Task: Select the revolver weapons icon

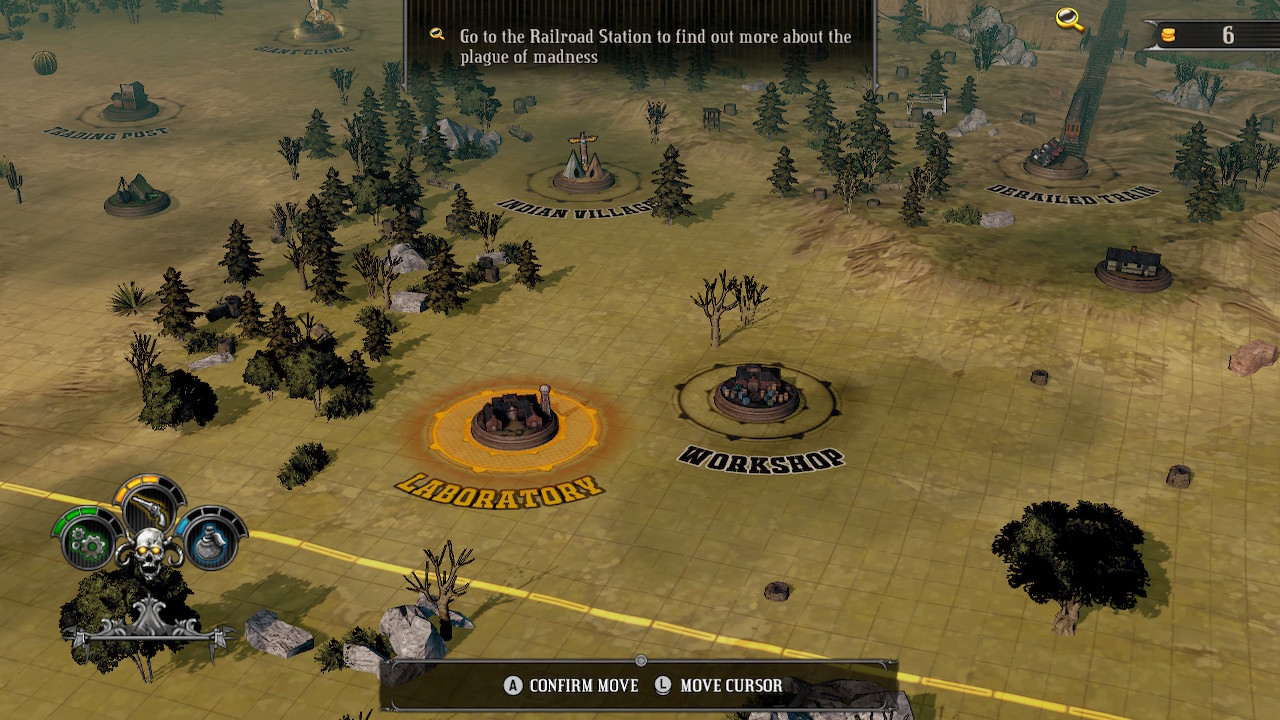Action: [148, 510]
